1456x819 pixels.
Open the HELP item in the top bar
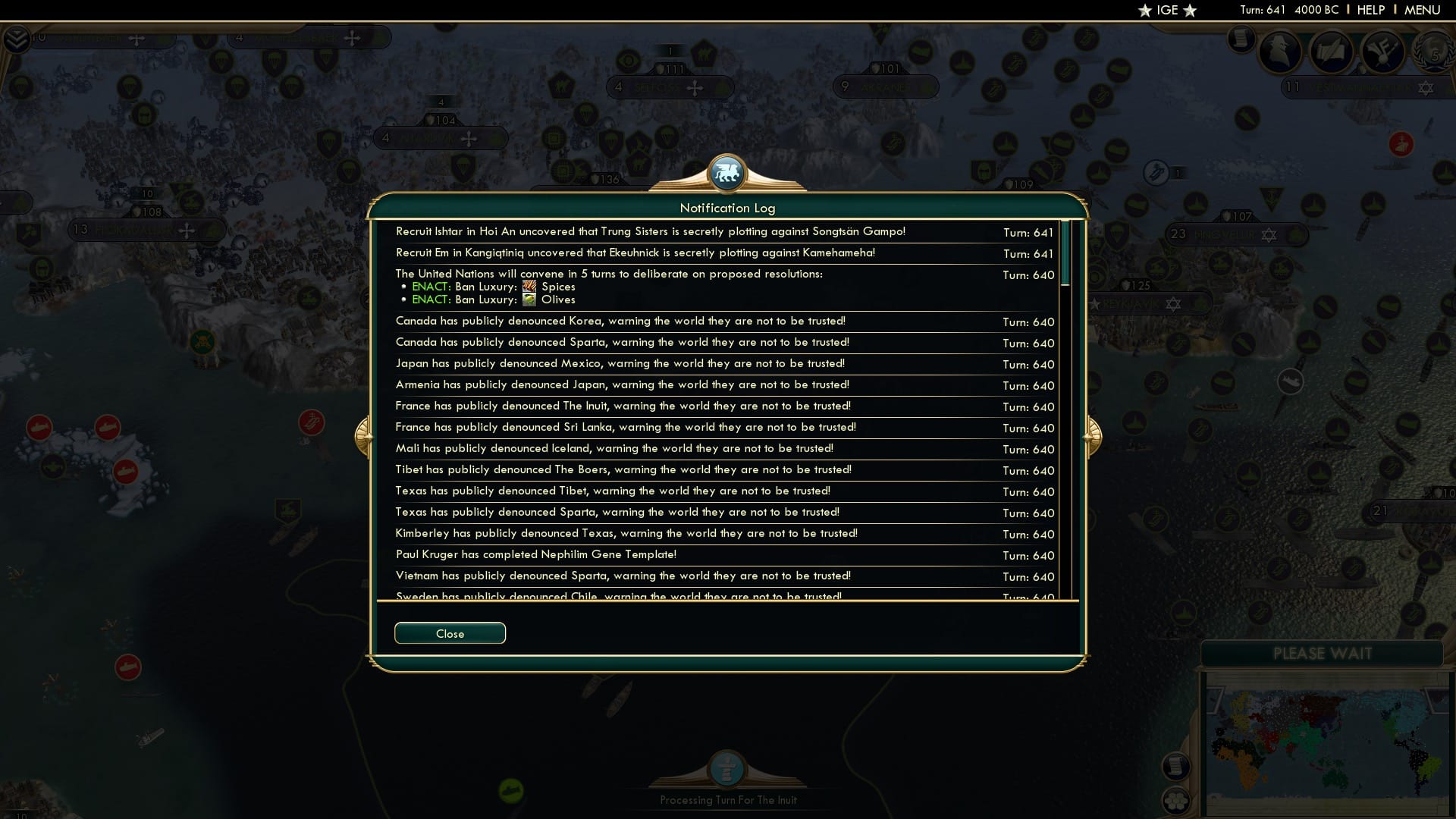[x=1371, y=10]
